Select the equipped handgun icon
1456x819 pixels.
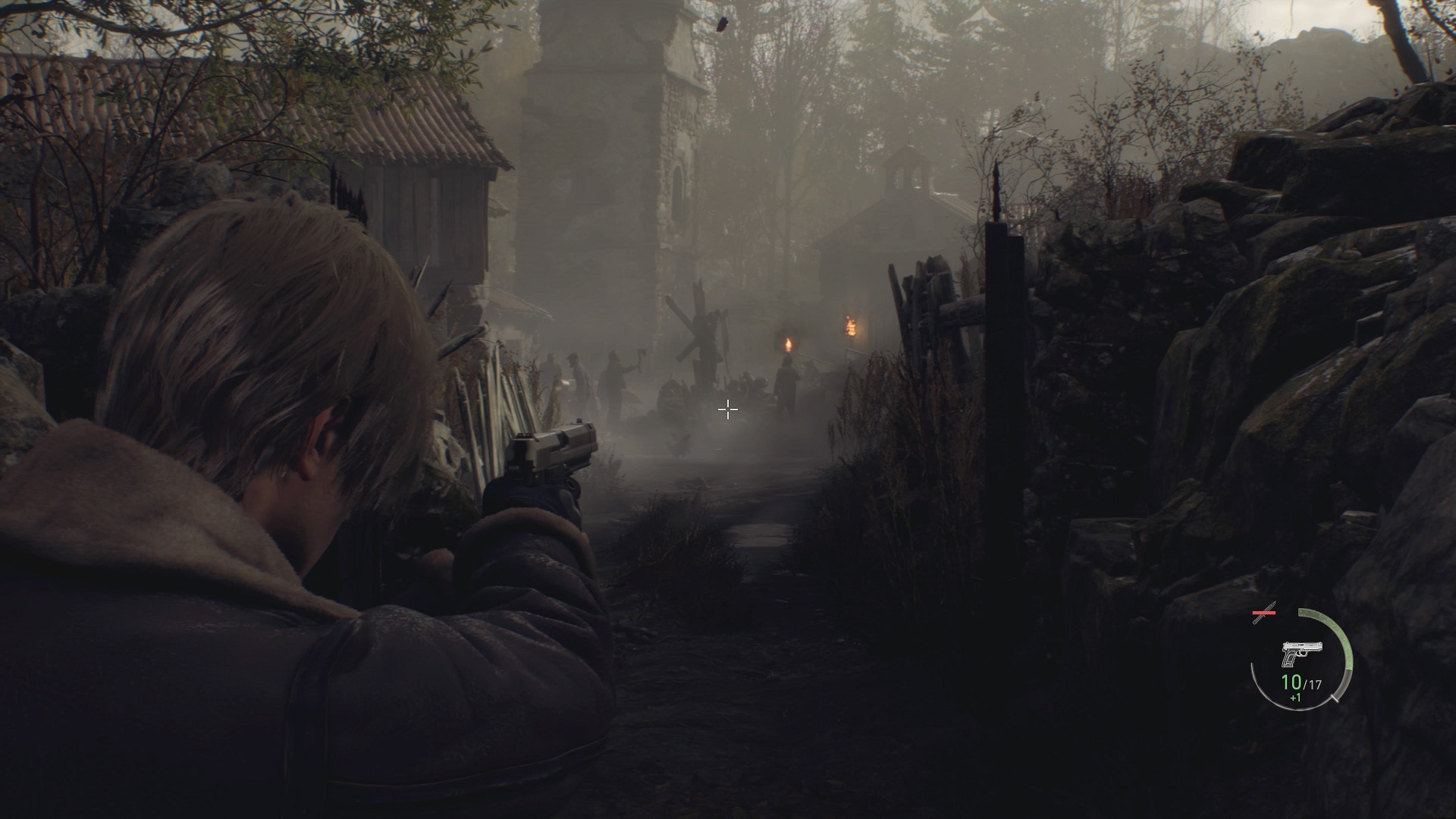(x=1302, y=653)
